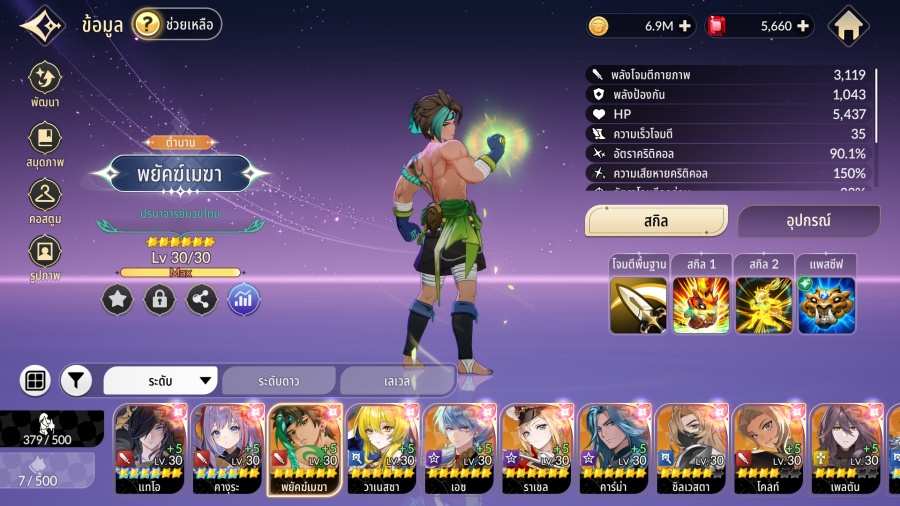Select the สกิล 1 skill icon
The height and width of the screenshot is (506, 900).
[x=700, y=304]
